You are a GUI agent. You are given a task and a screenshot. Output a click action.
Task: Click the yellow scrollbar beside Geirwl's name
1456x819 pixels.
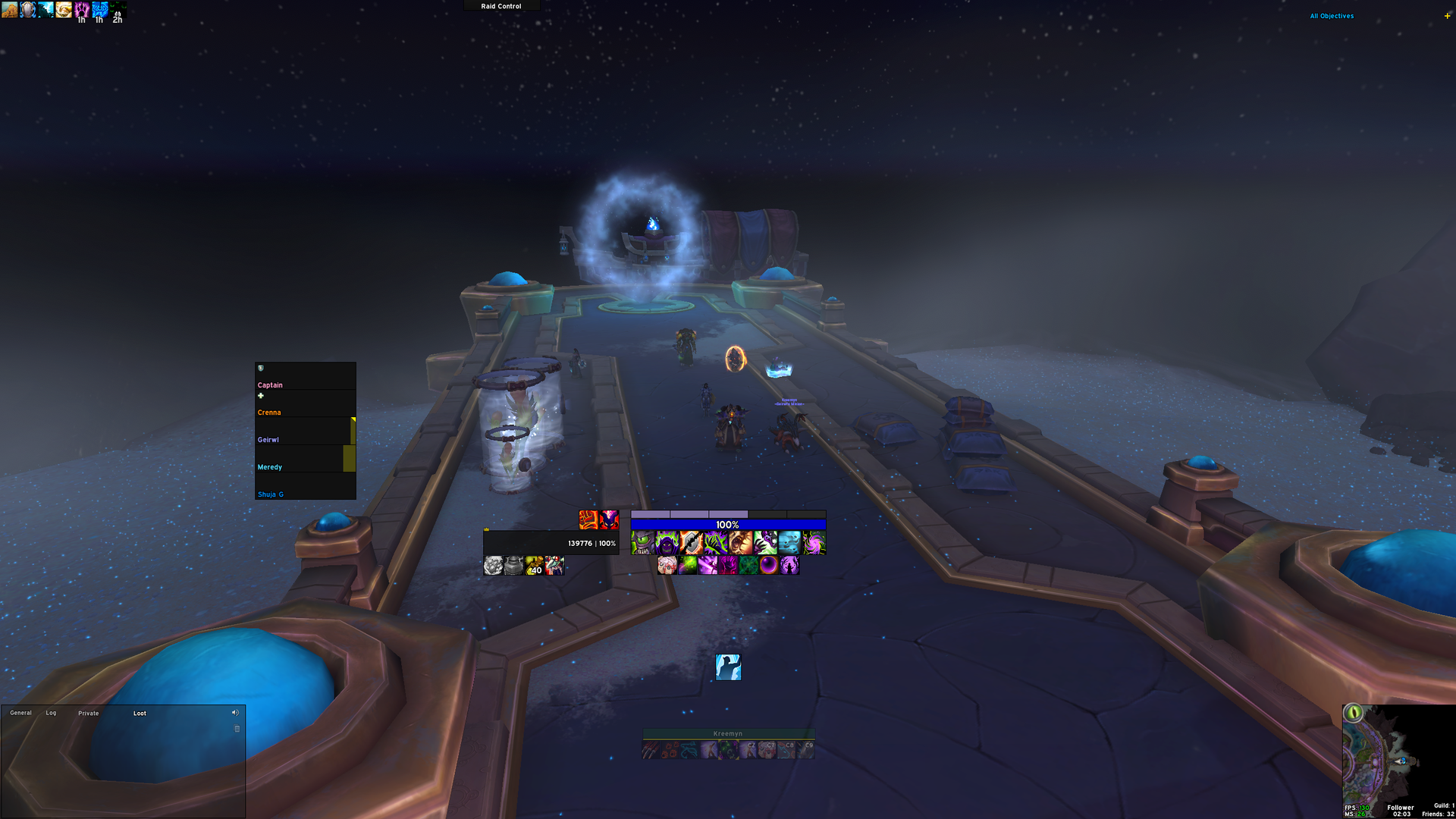[353, 428]
